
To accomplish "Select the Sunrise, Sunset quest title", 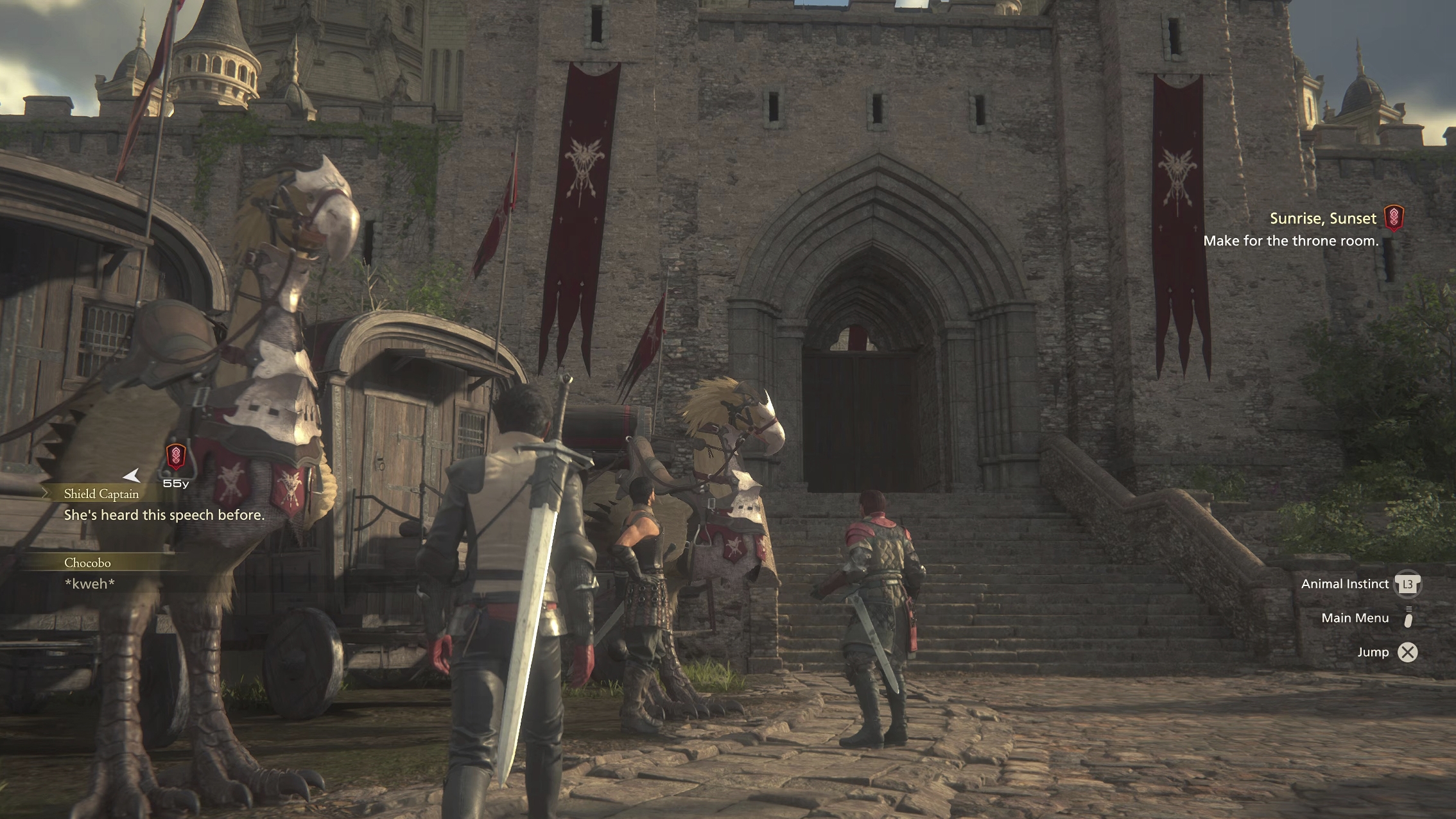I will (x=1322, y=219).
